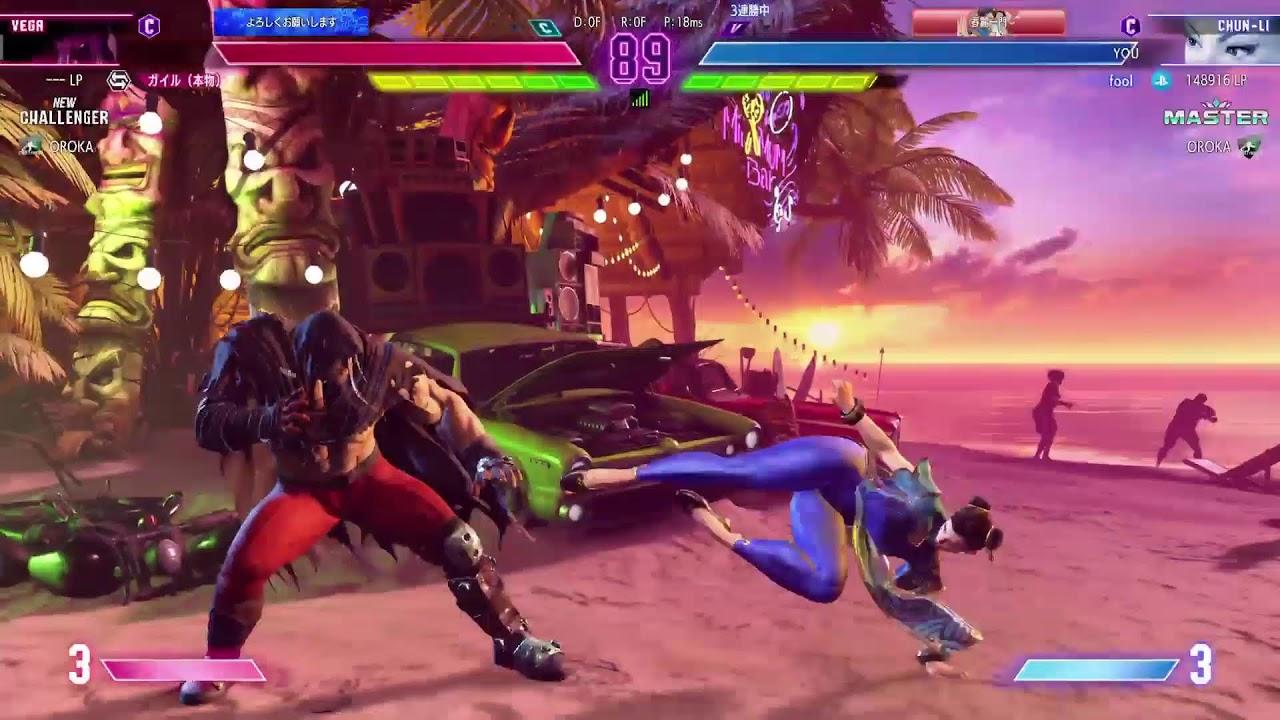Click the PlayStation platform icon beside fool
Image resolution: width=1280 pixels, height=720 pixels.
[1161, 80]
